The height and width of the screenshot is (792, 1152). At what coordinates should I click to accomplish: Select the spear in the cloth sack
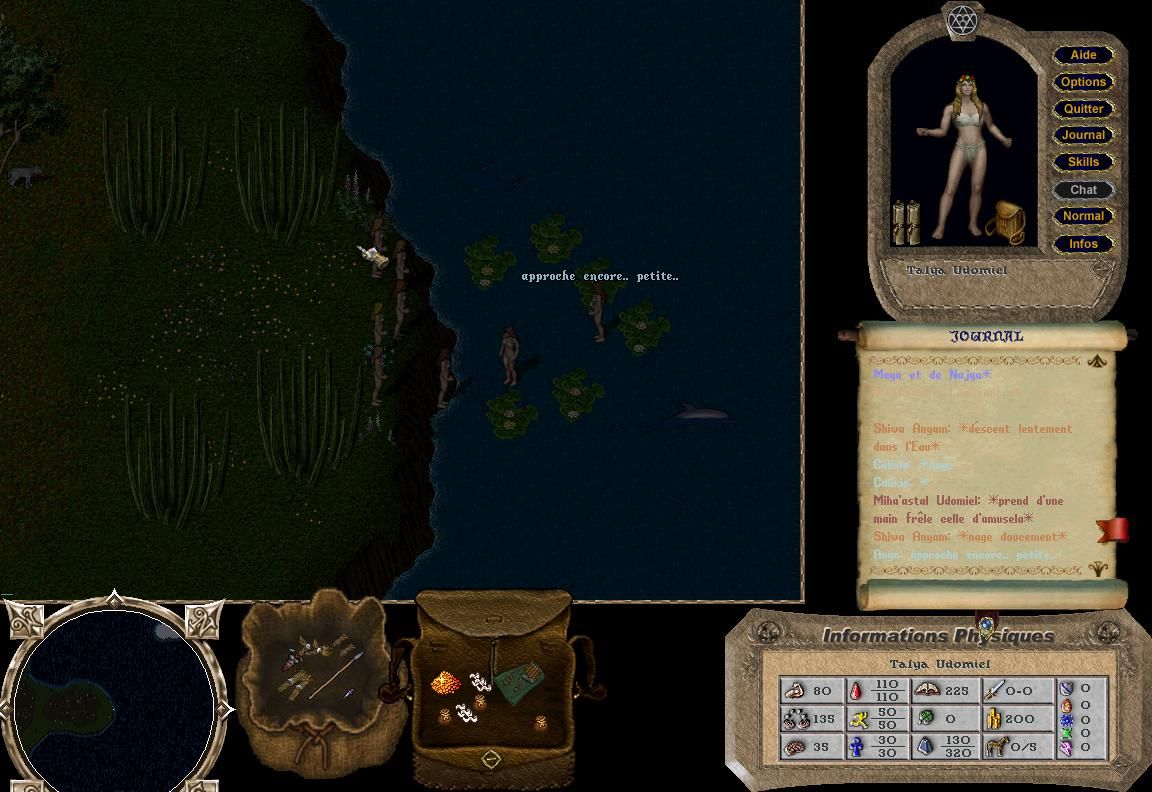(x=336, y=675)
